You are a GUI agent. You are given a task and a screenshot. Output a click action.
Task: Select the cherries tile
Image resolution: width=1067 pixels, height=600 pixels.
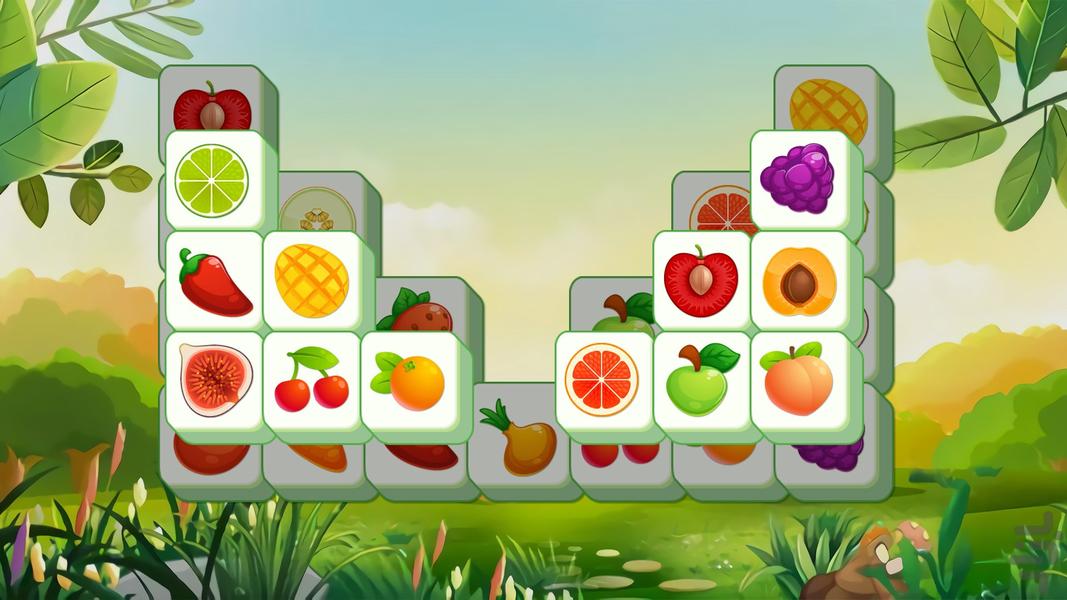[311, 381]
